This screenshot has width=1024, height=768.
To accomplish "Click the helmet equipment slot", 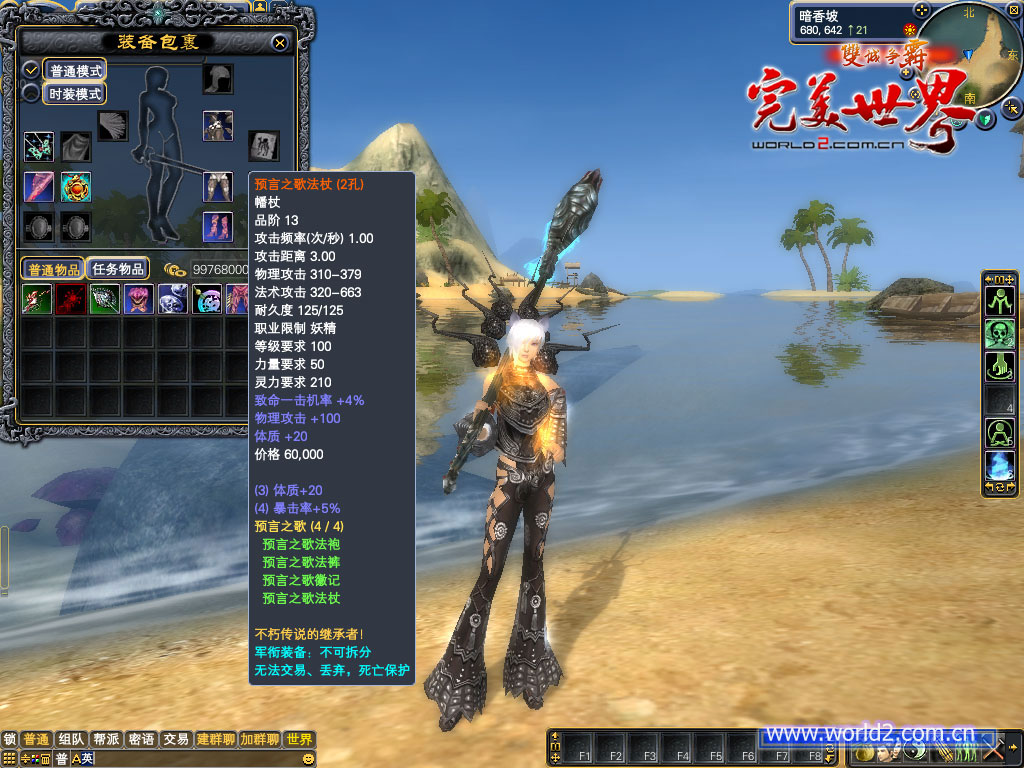I will tap(218, 79).
